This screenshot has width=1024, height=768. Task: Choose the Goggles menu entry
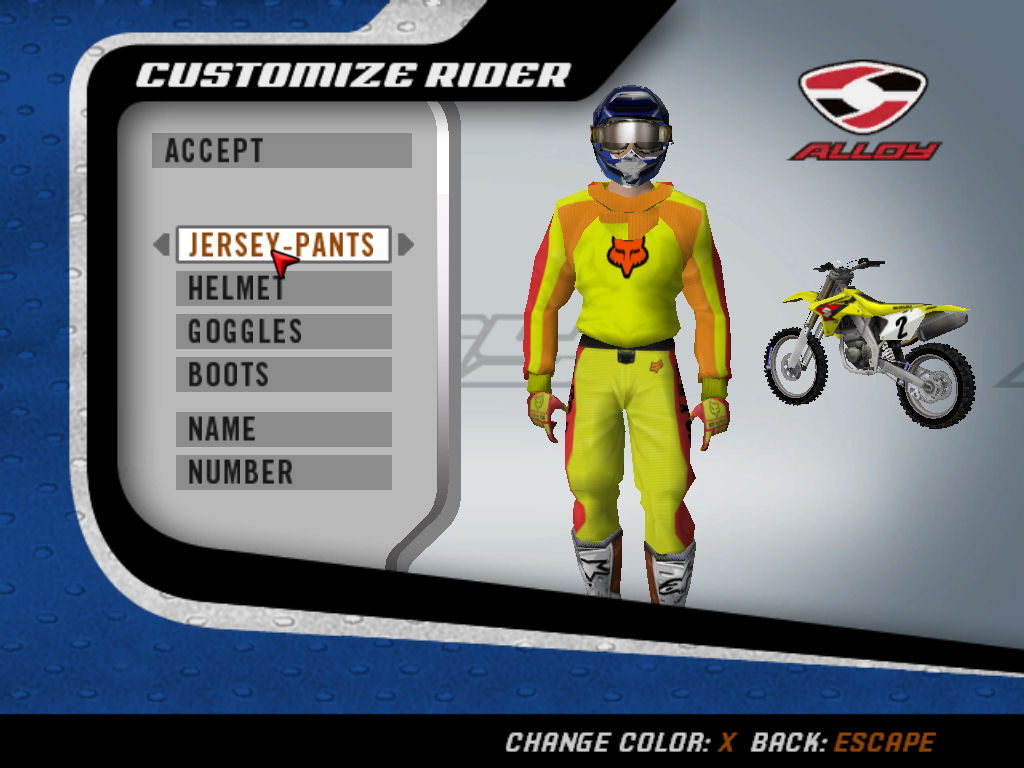pos(283,331)
